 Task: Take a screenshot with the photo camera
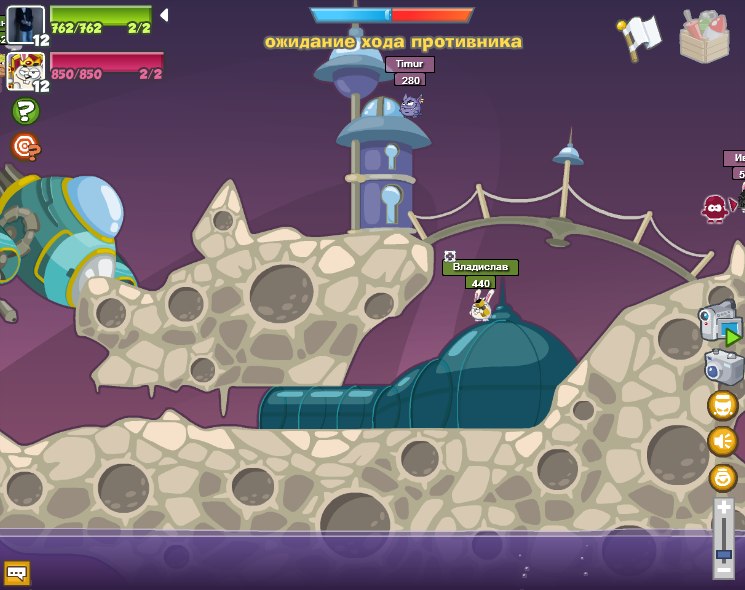tap(723, 367)
